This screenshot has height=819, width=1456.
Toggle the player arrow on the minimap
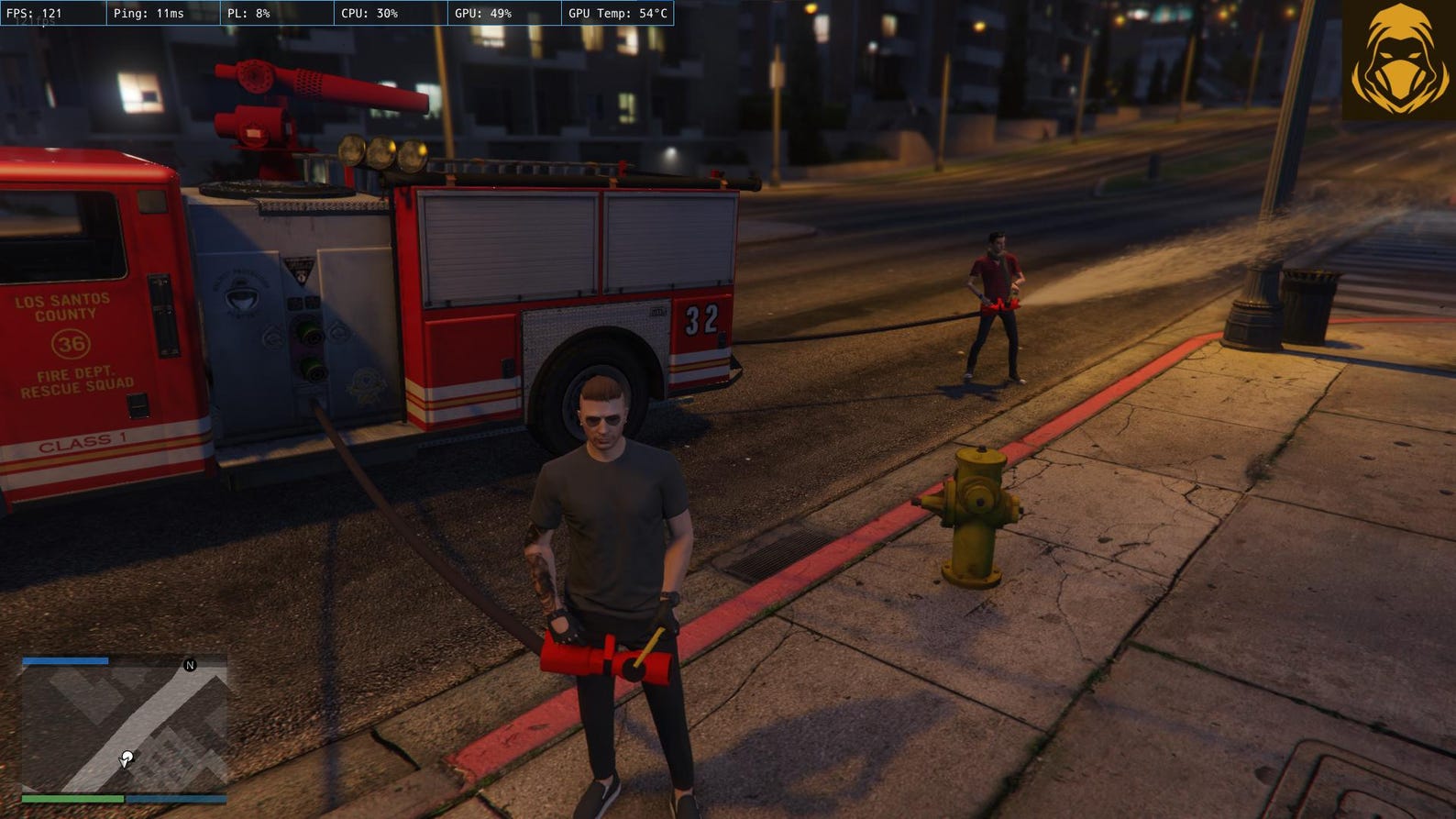pyautogui.click(x=125, y=759)
